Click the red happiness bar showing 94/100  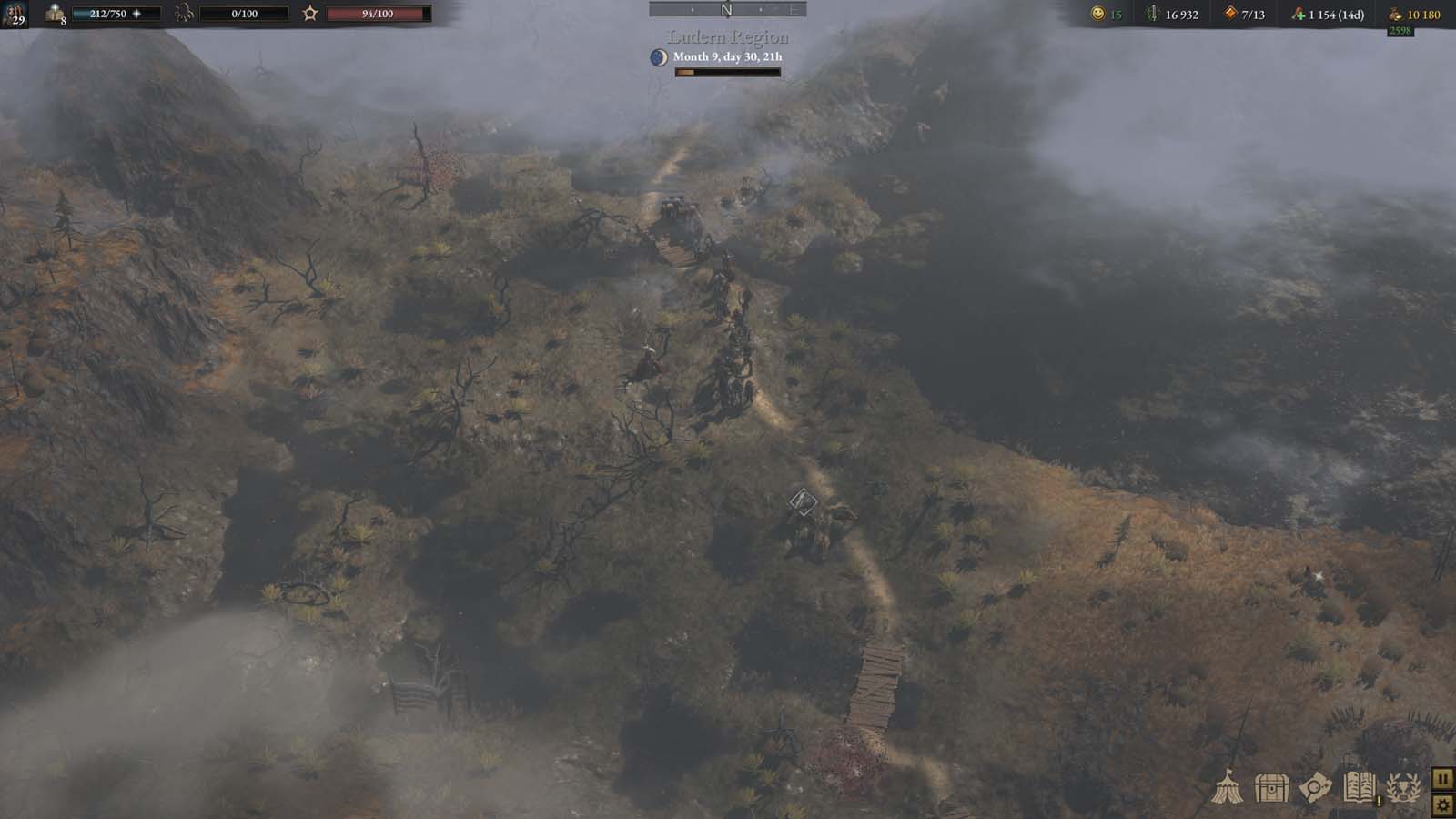click(377, 15)
